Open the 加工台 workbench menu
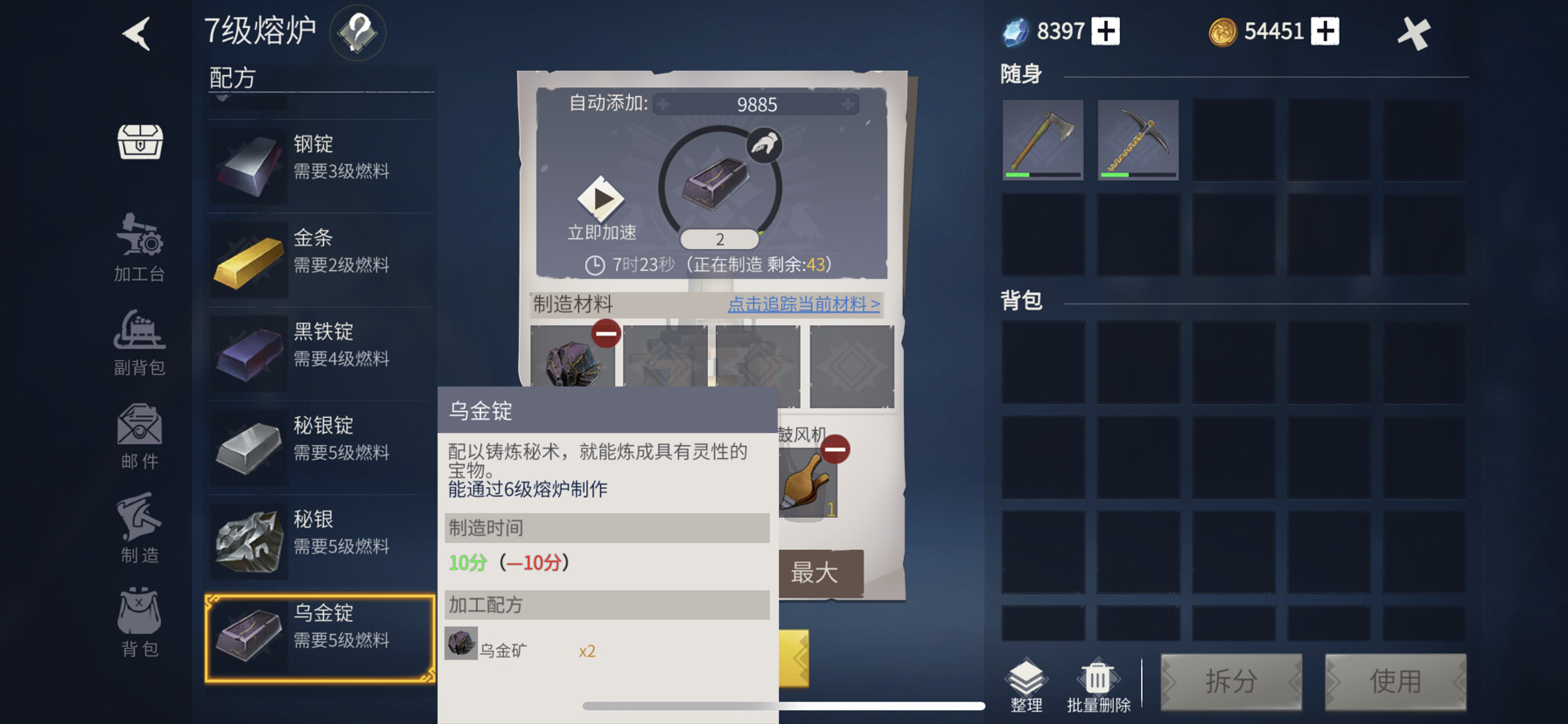Screen dimensions: 1568x724 coord(140,247)
